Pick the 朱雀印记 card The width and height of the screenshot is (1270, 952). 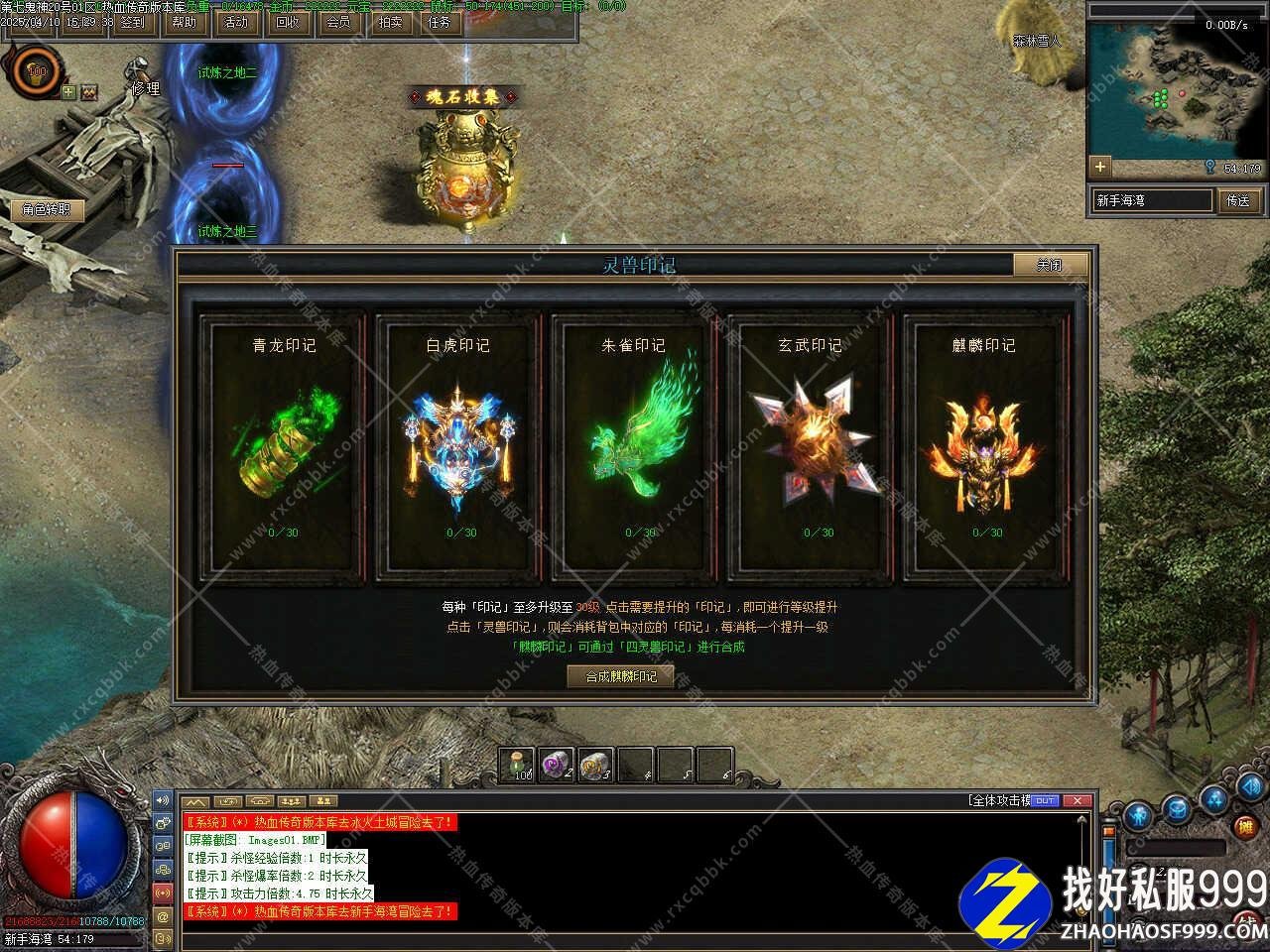(635, 446)
